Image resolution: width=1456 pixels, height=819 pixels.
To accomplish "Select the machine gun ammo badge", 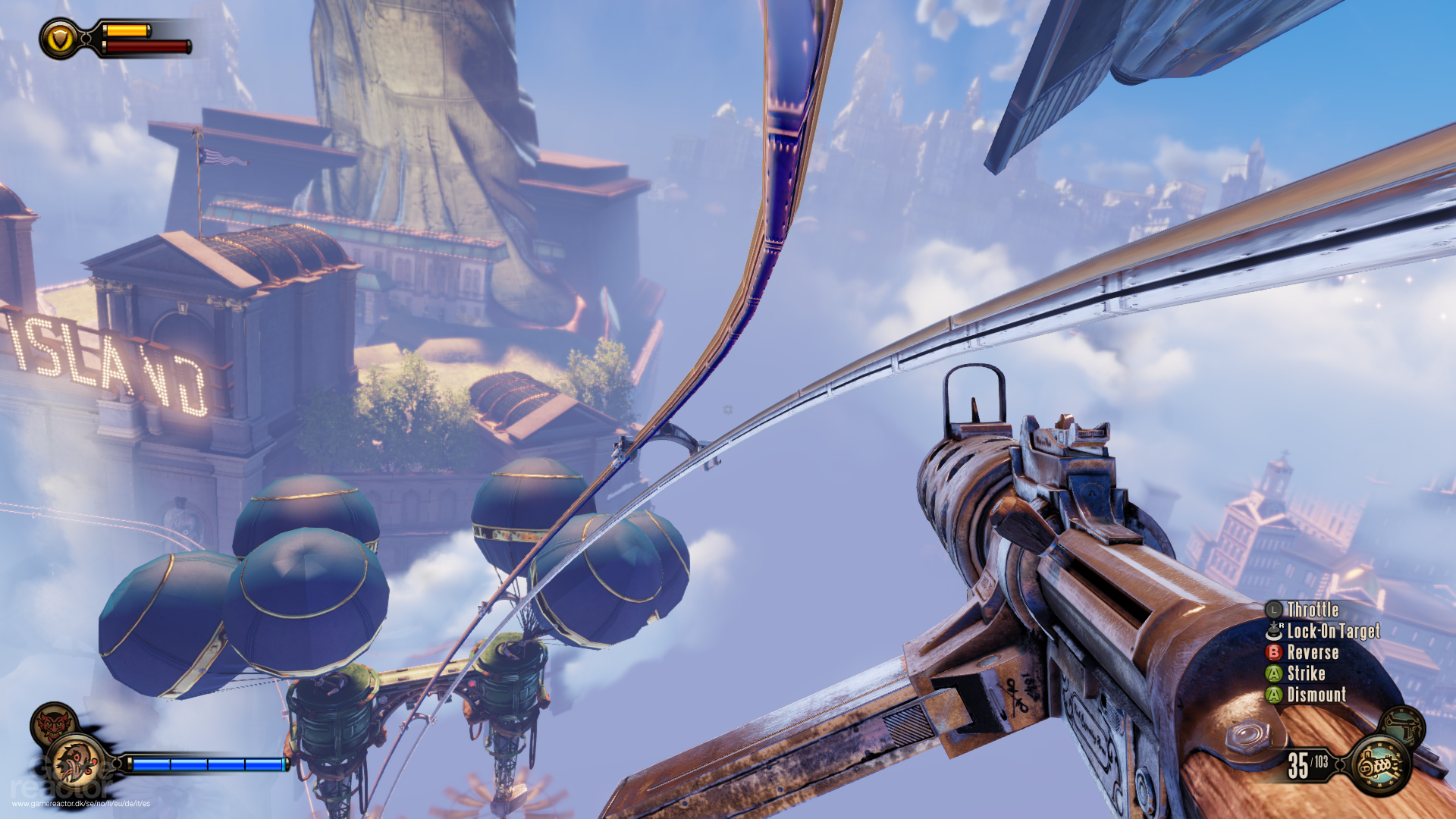I will (x=1379, y=766).
